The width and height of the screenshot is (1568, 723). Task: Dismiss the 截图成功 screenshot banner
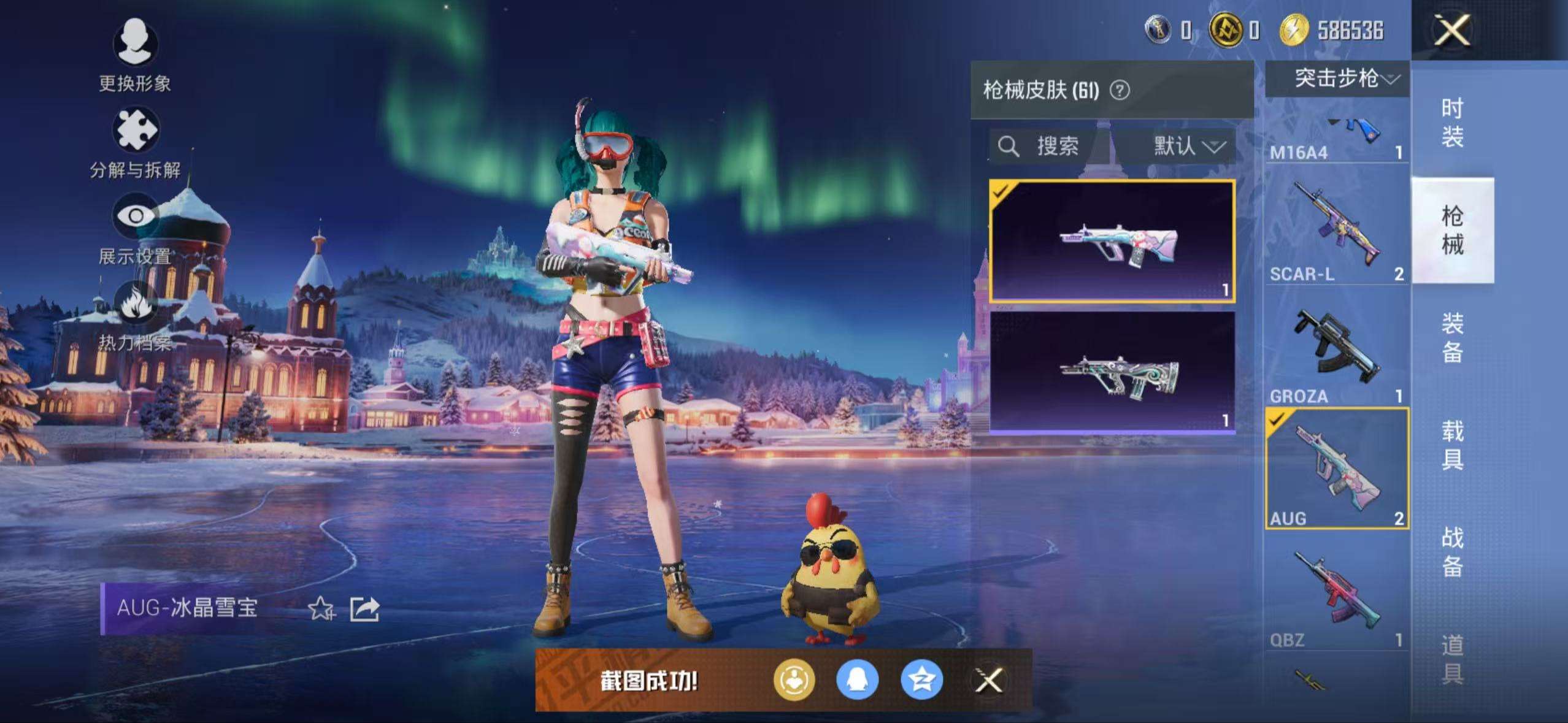pos(989,680)
